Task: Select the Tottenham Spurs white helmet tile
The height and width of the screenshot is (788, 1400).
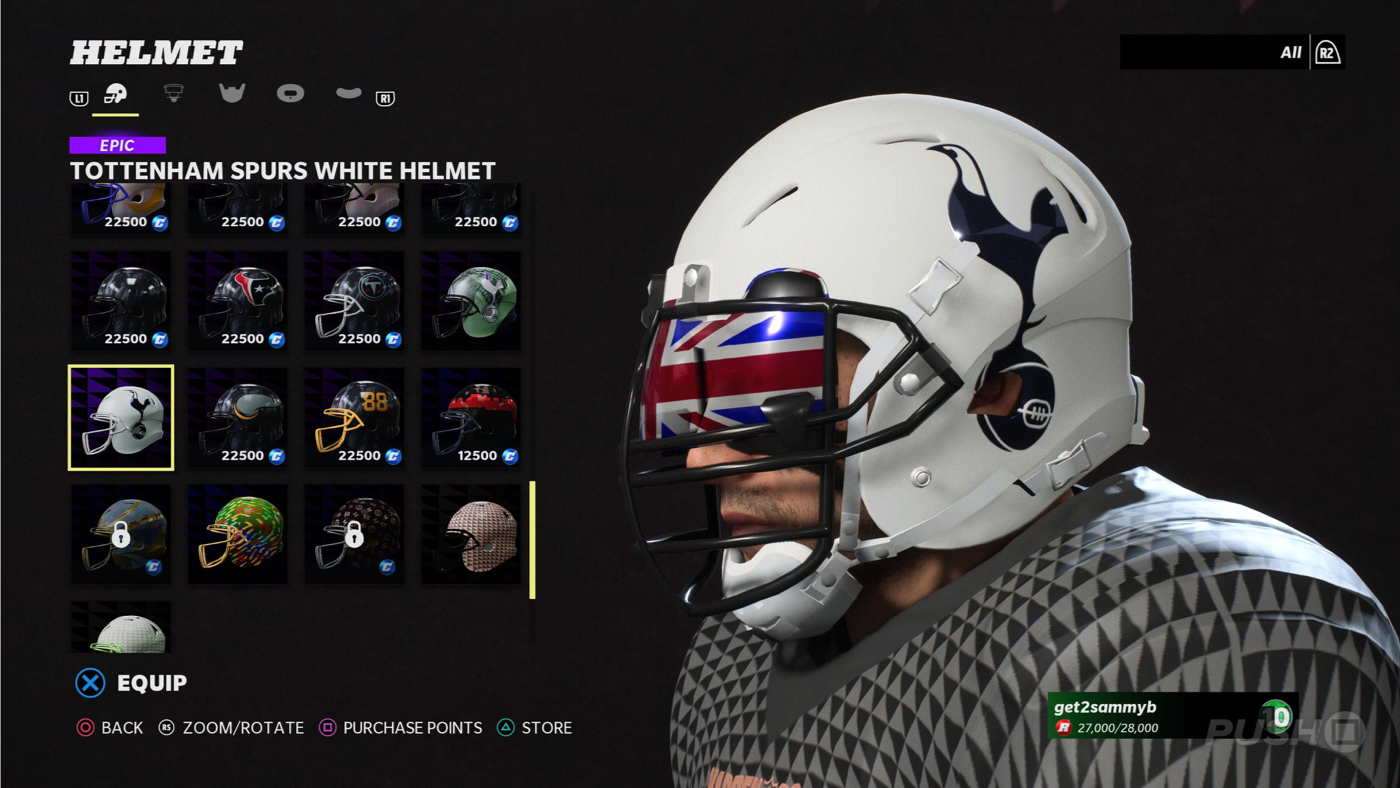Action: point(121,417)
